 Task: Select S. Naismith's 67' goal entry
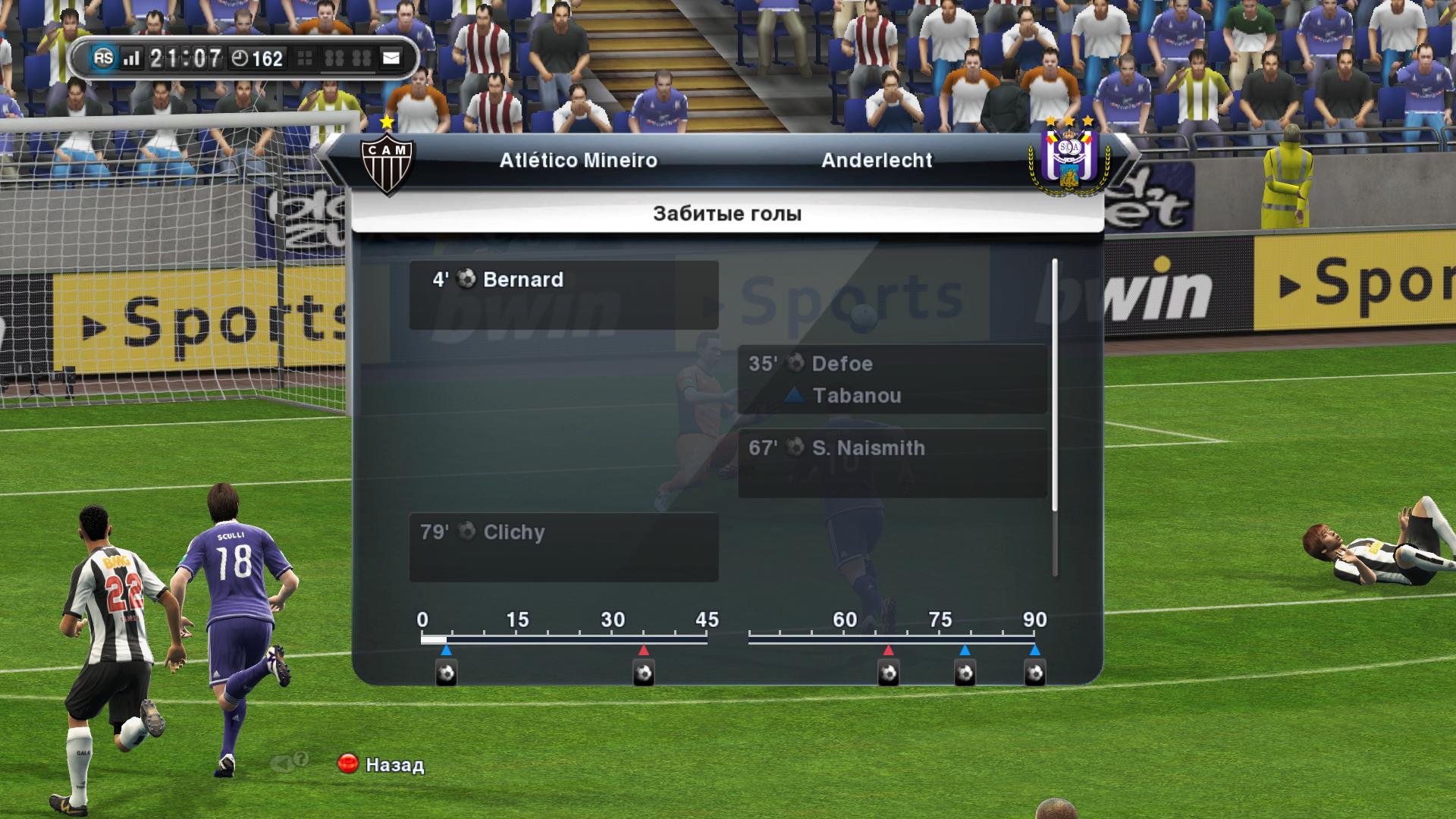892,463
